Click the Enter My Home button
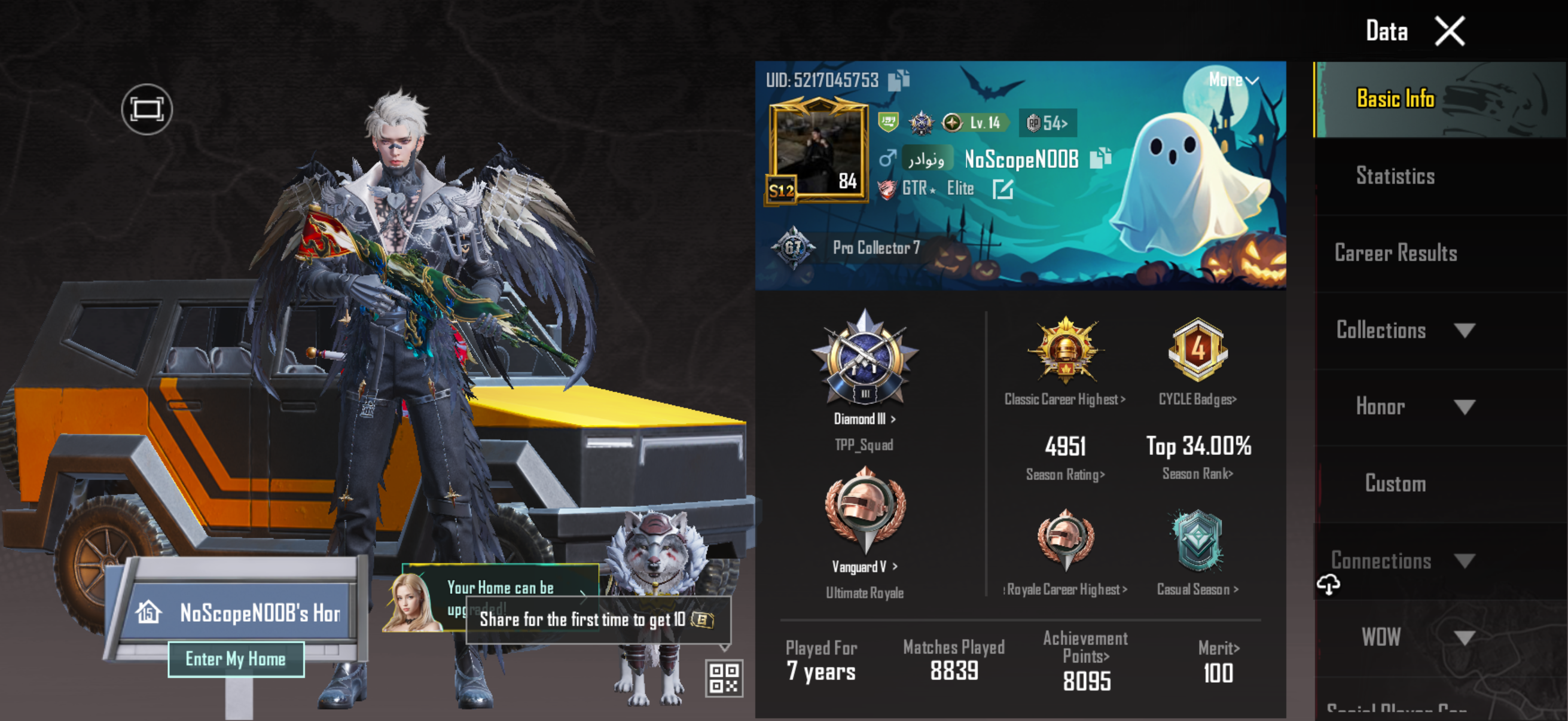 pyautogui.click(x=236, y=659)
